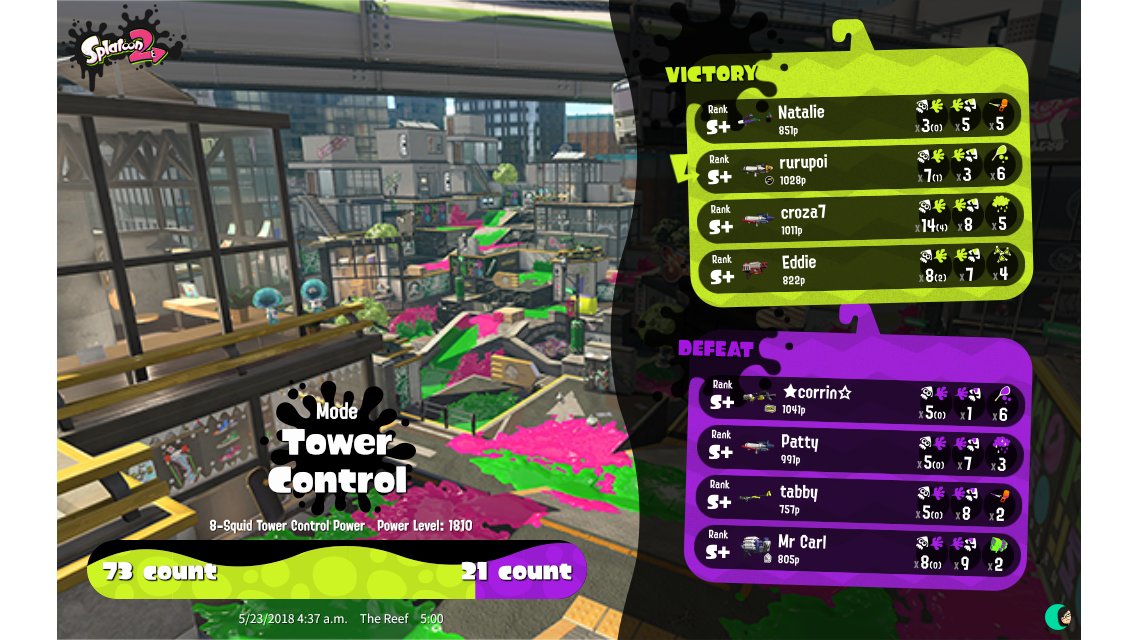Image resolution: width=1138 pixels, height=640 pixels.
Task: Choose croza7 in the Victory list
Action: [858, 218]
